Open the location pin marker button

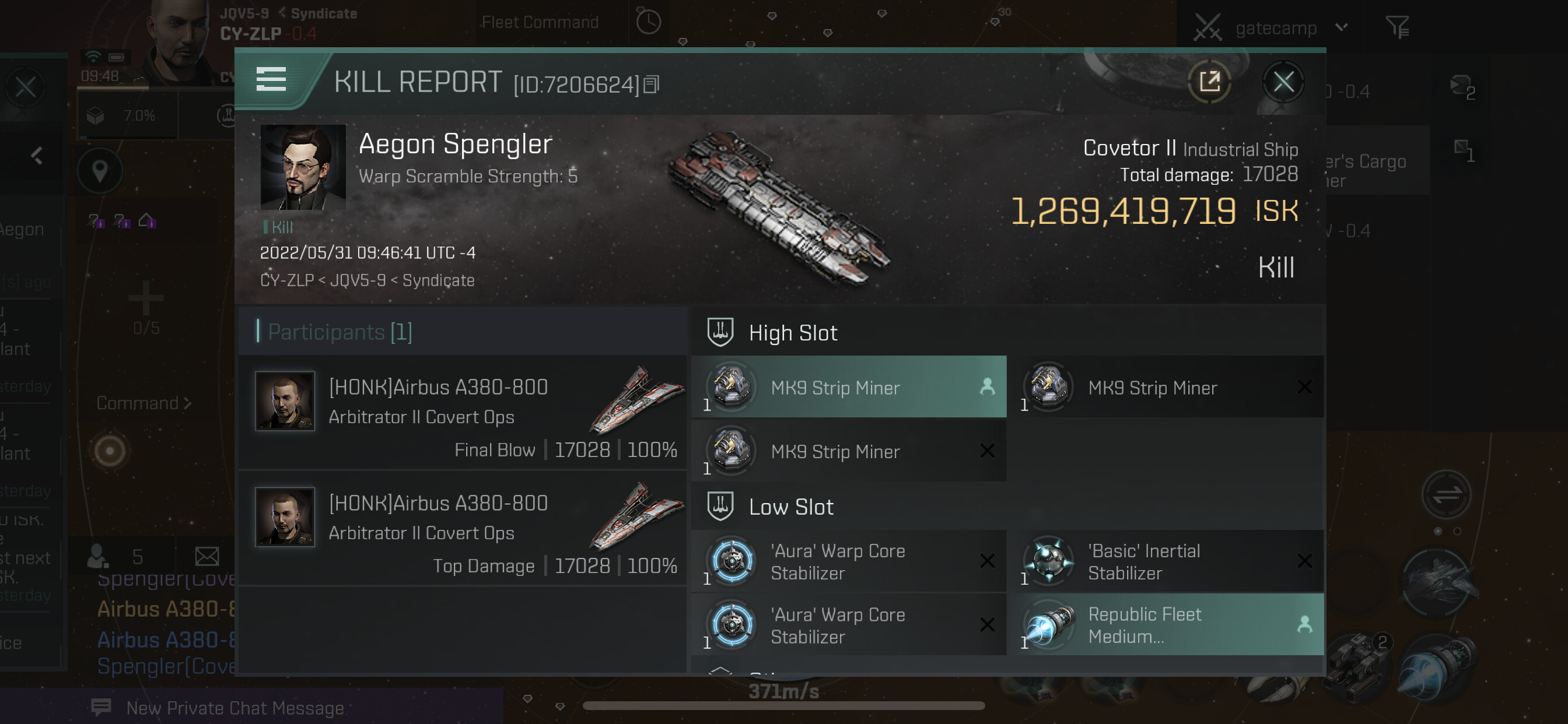click(x=100, y=171)
